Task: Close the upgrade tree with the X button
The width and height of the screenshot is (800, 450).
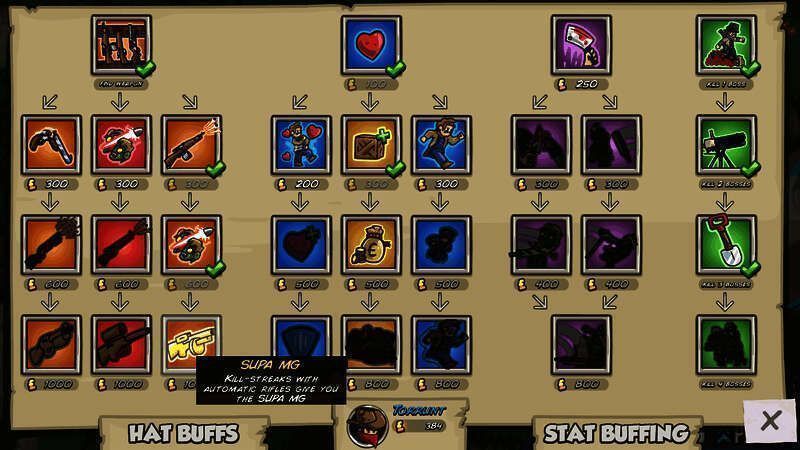Action: point(769,421)
